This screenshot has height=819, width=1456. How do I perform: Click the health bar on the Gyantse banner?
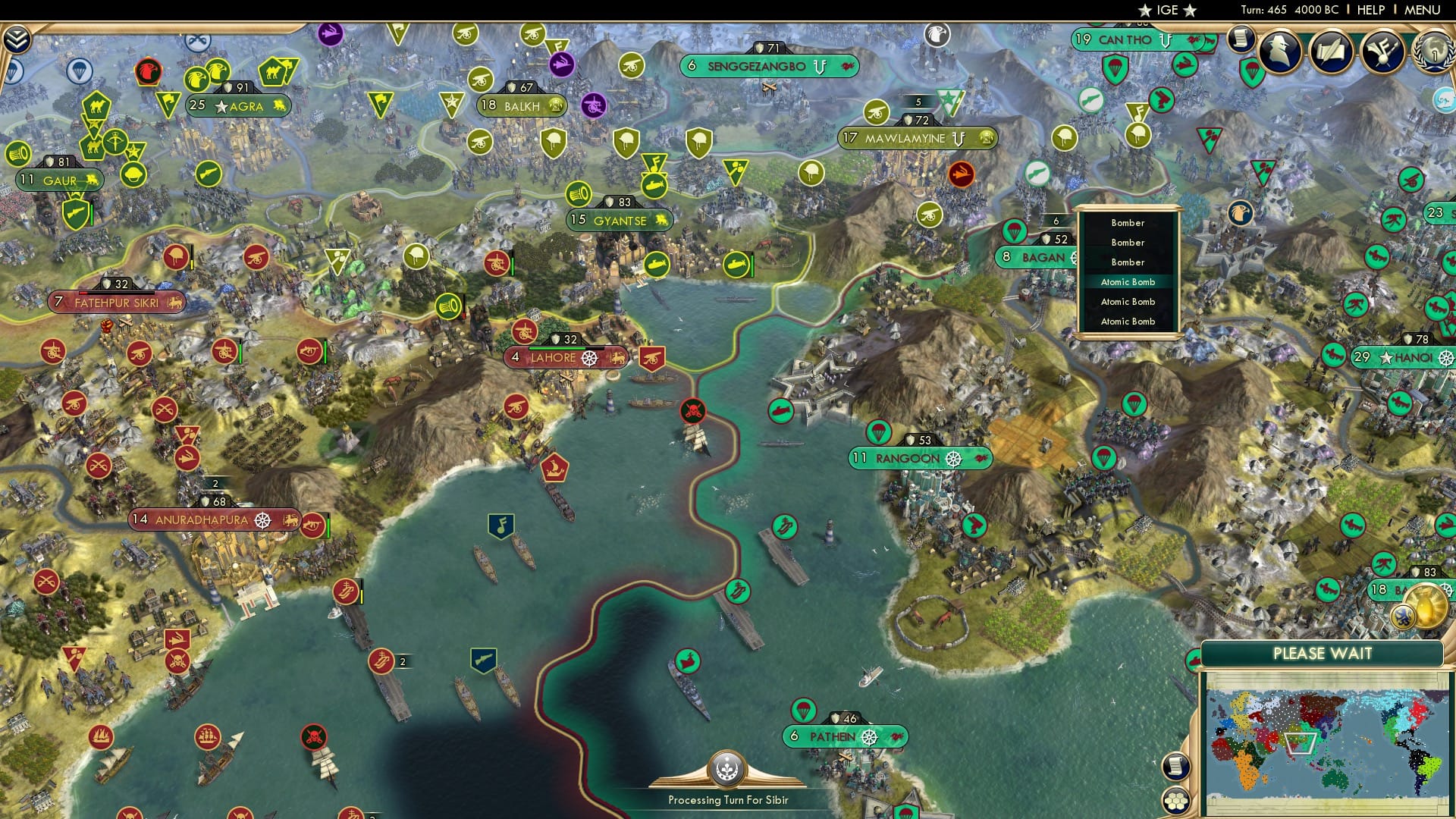pyautogui.click(x=618, y=202)
